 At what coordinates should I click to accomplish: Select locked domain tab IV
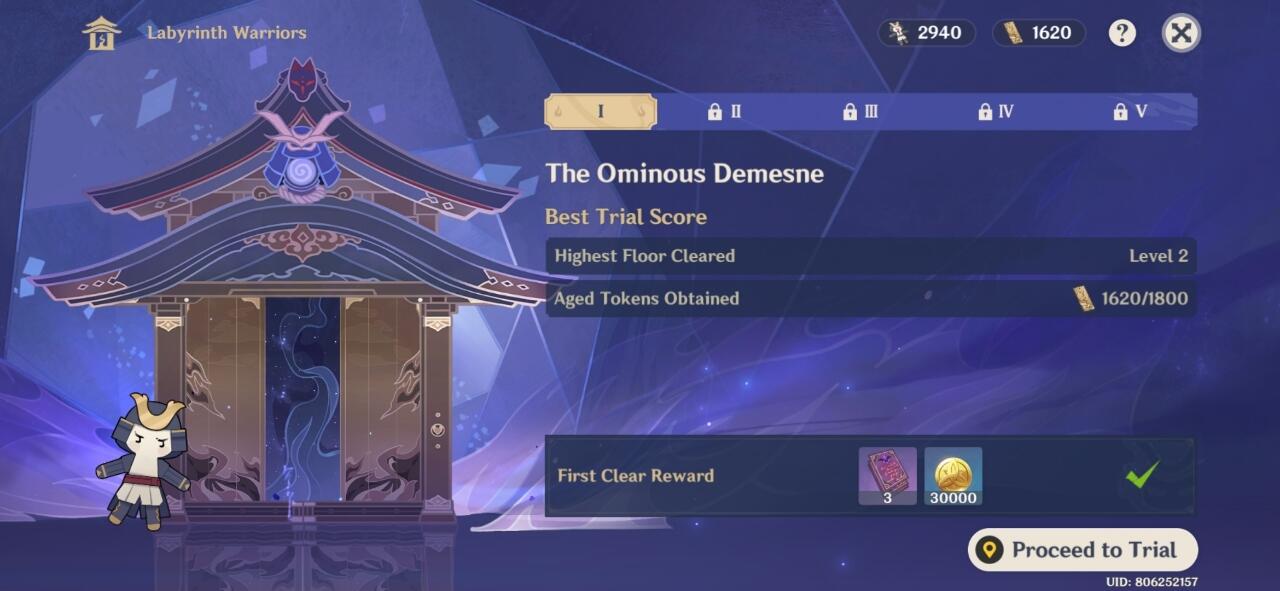coord(996,112)
